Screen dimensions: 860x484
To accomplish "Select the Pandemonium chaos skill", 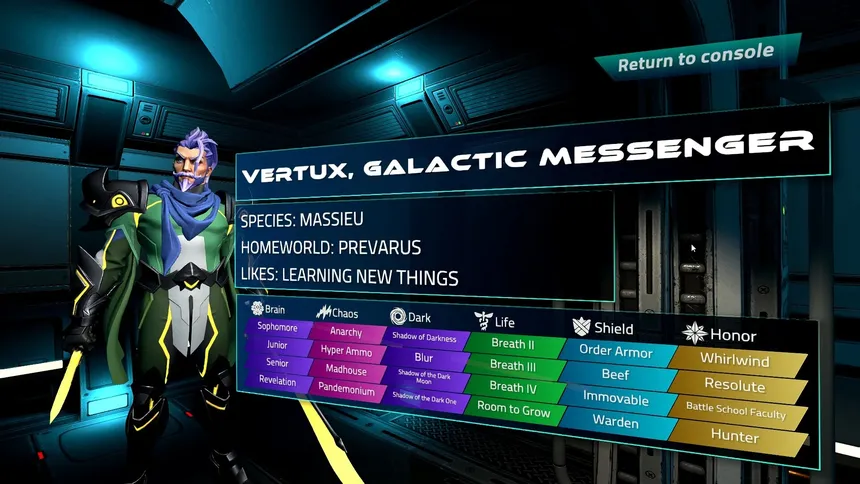I will [346, 391].
